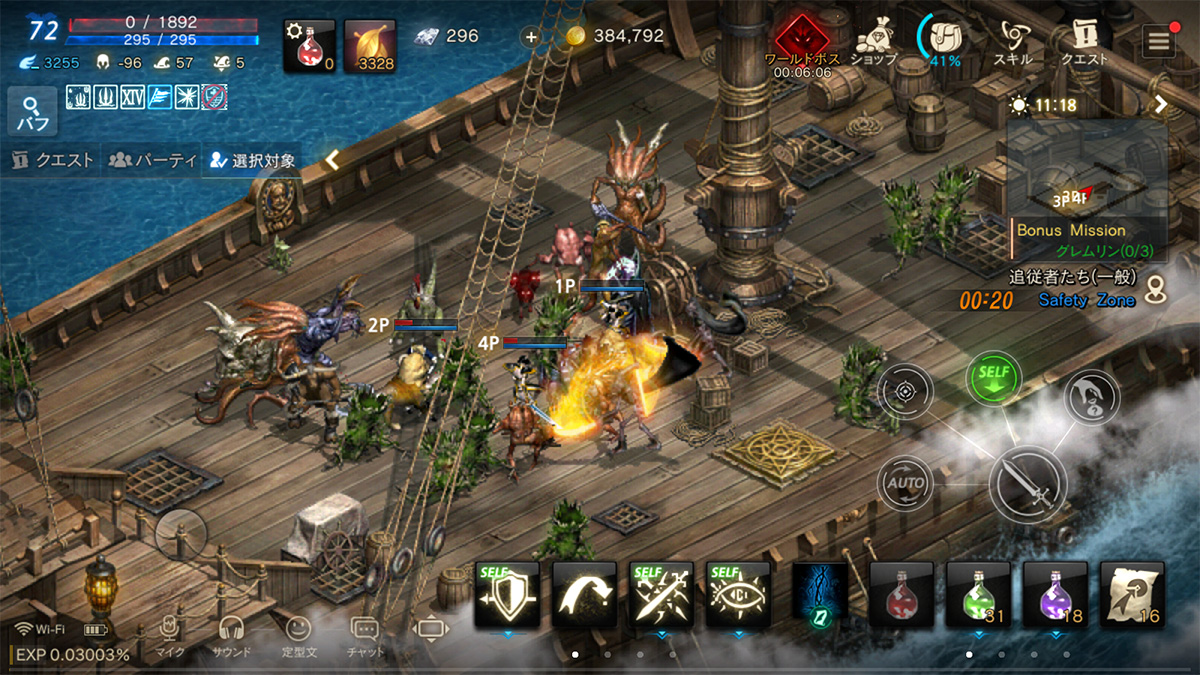The width and height of the screenshot is (1200, 675).
Task: Open the Shop (ショップ)
Action: click(874, 41)
